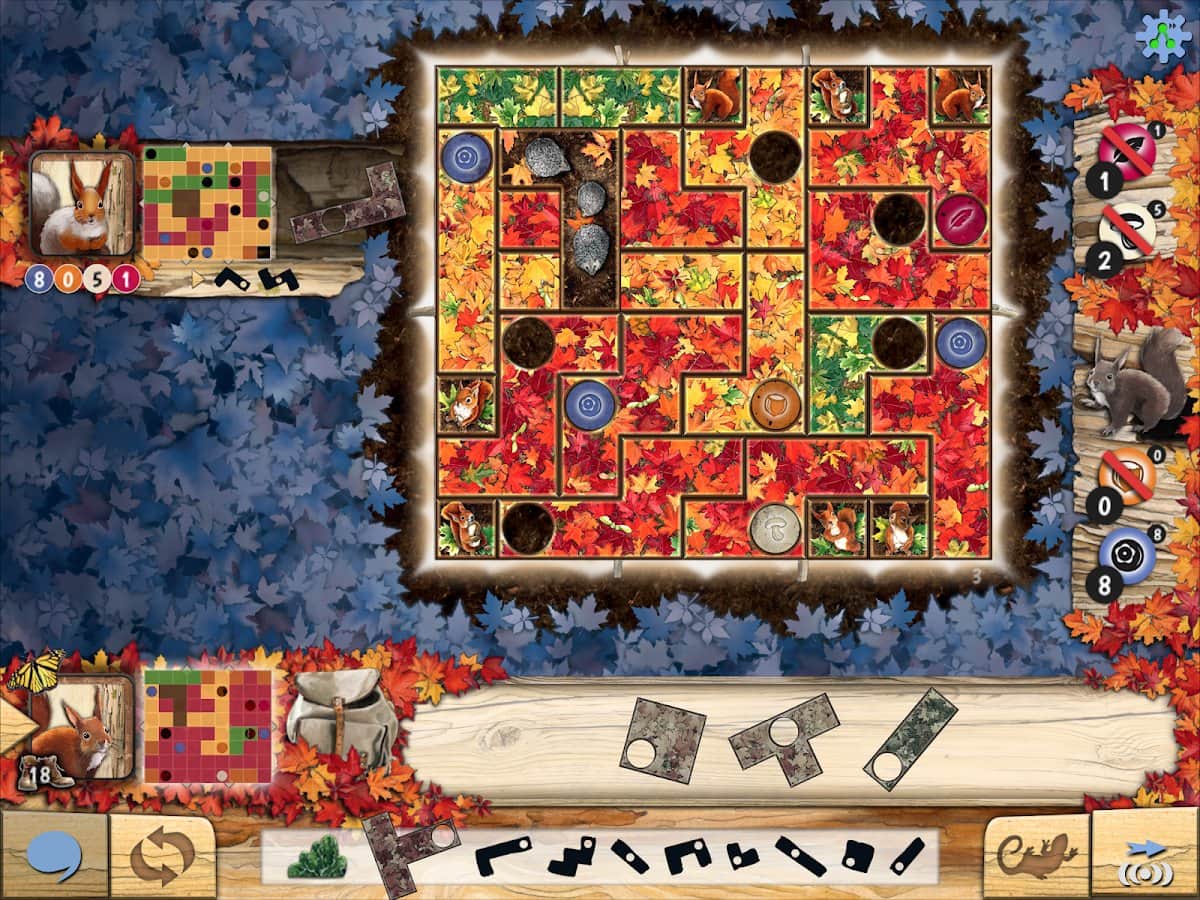Viewport: 1200px width, 900px height.
Task: View your own mini board preview
Action: point(208,726)
